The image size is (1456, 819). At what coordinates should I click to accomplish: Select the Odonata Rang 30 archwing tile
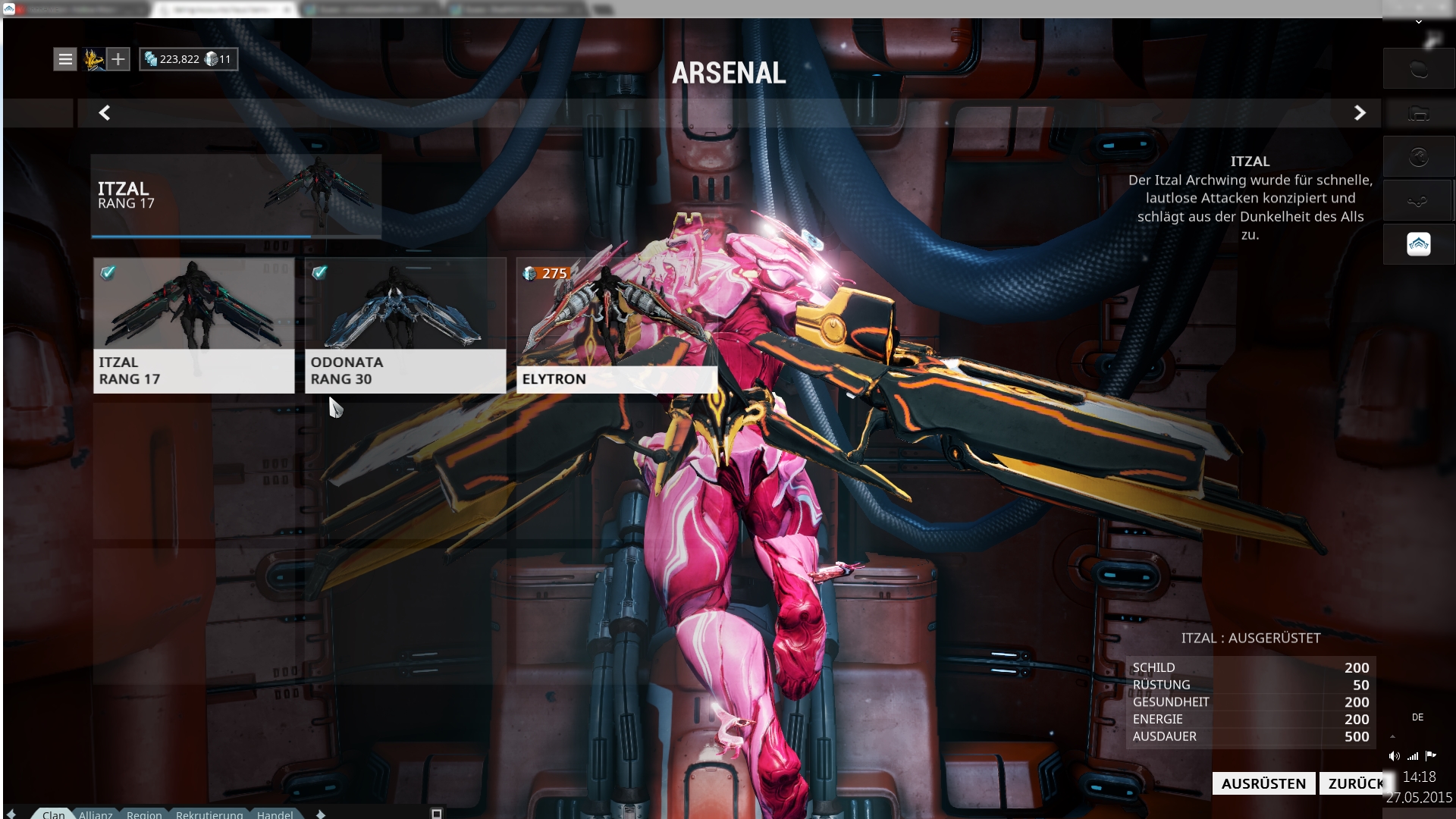[405, 325]
